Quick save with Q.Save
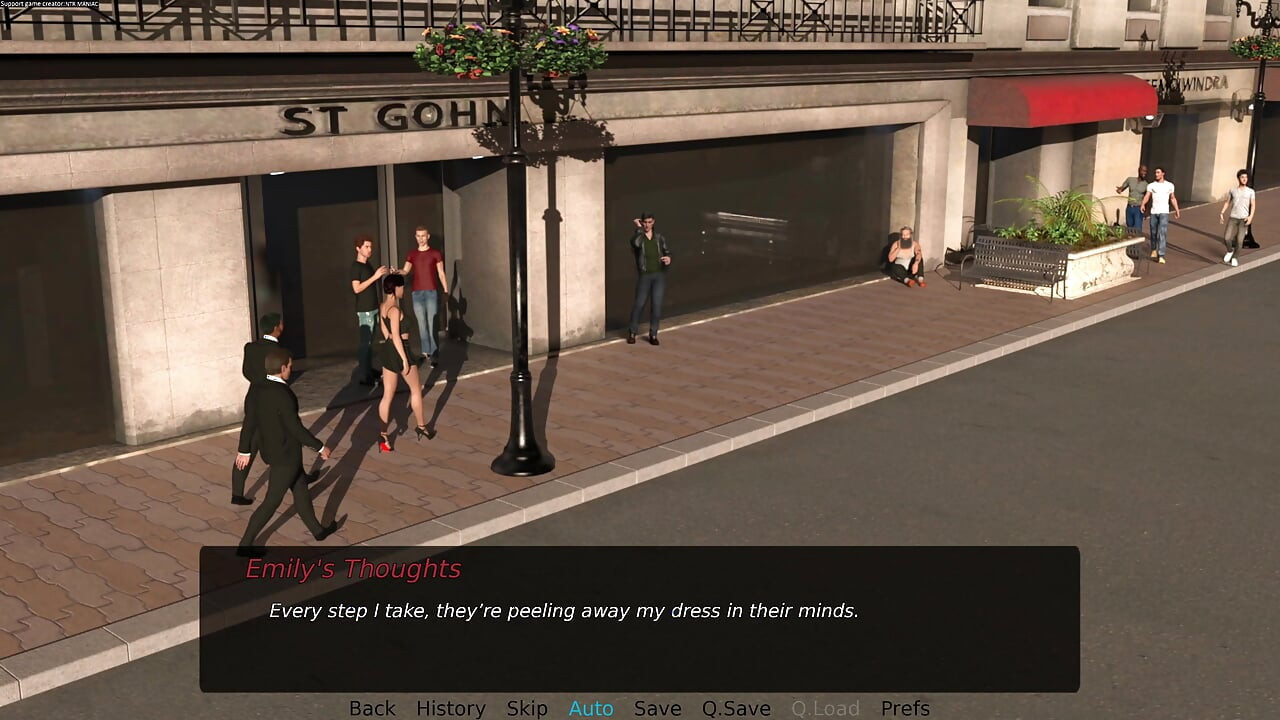Image resolution: width=1280 pixels, height=720 pixels. click(x=736, y=708)
